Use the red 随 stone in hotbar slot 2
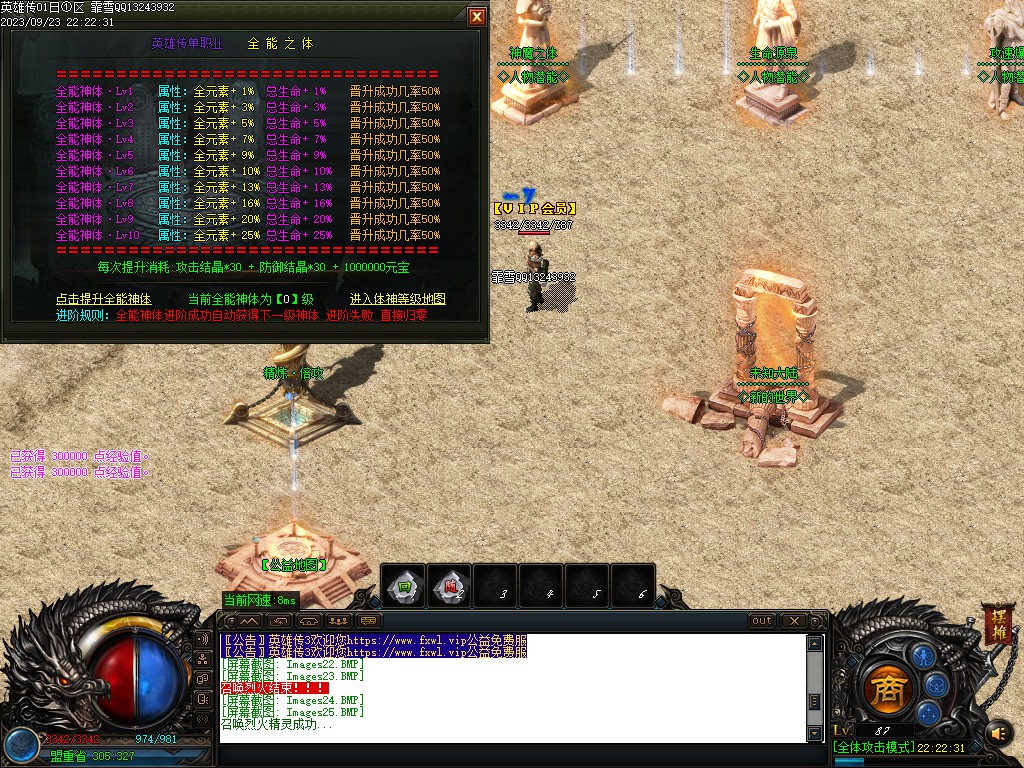 tap(451, 586)
